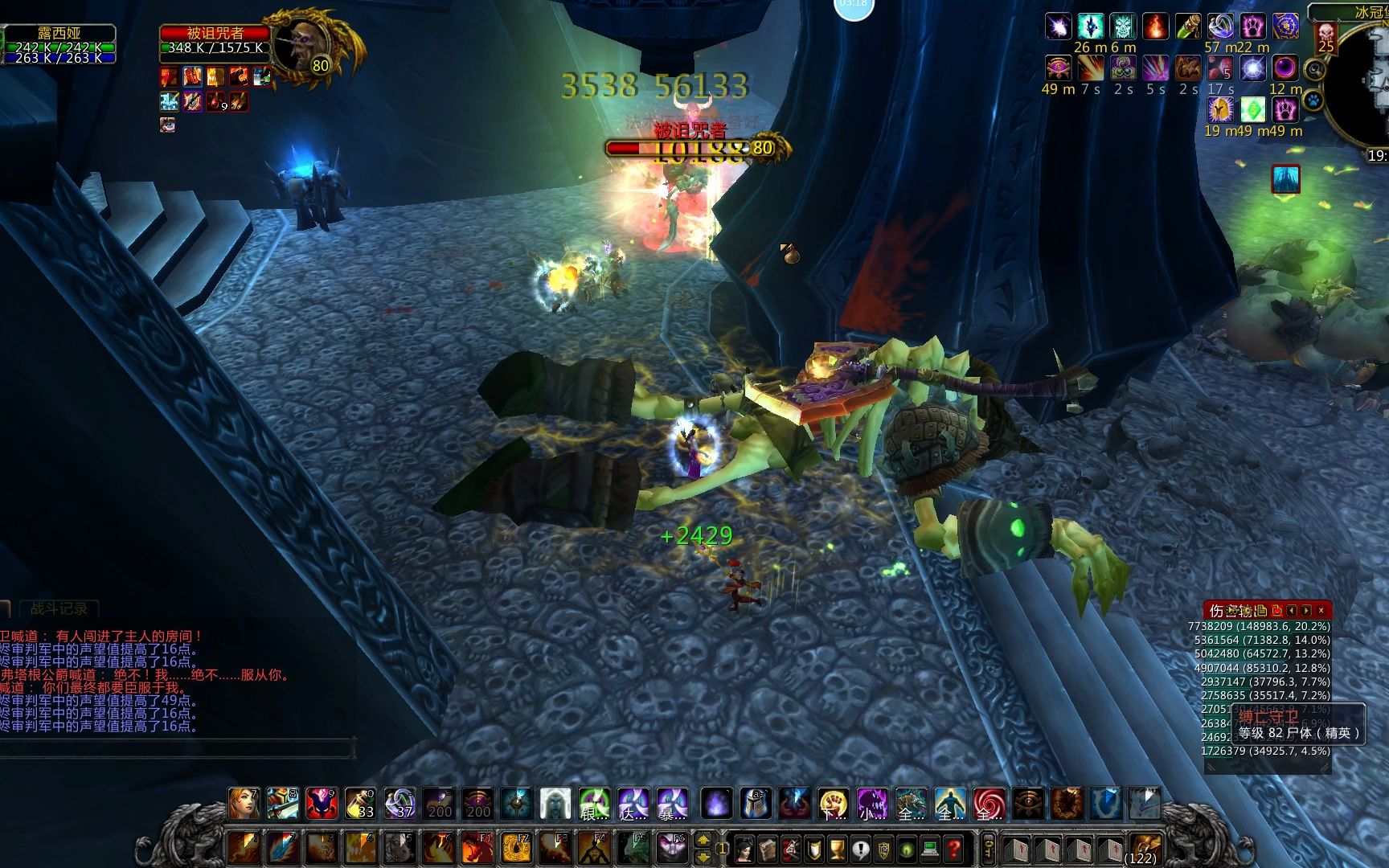
Task: Select the 露西娅 player unit frame
Action: 58,45
